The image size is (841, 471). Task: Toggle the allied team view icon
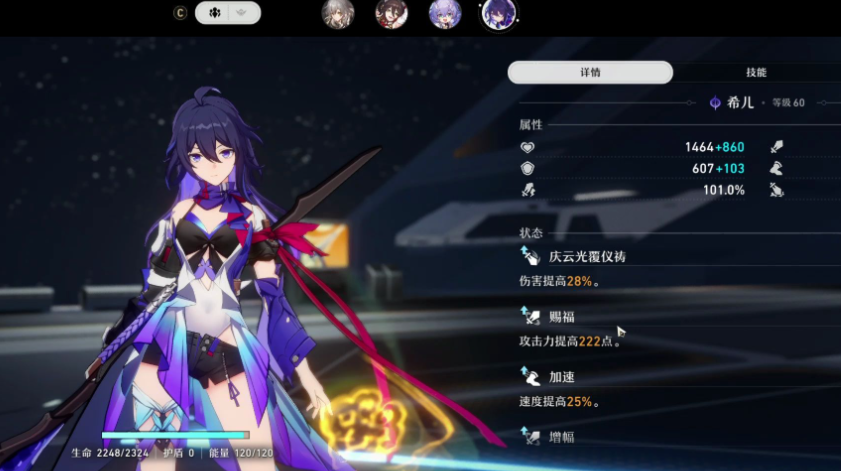point(213,13)
